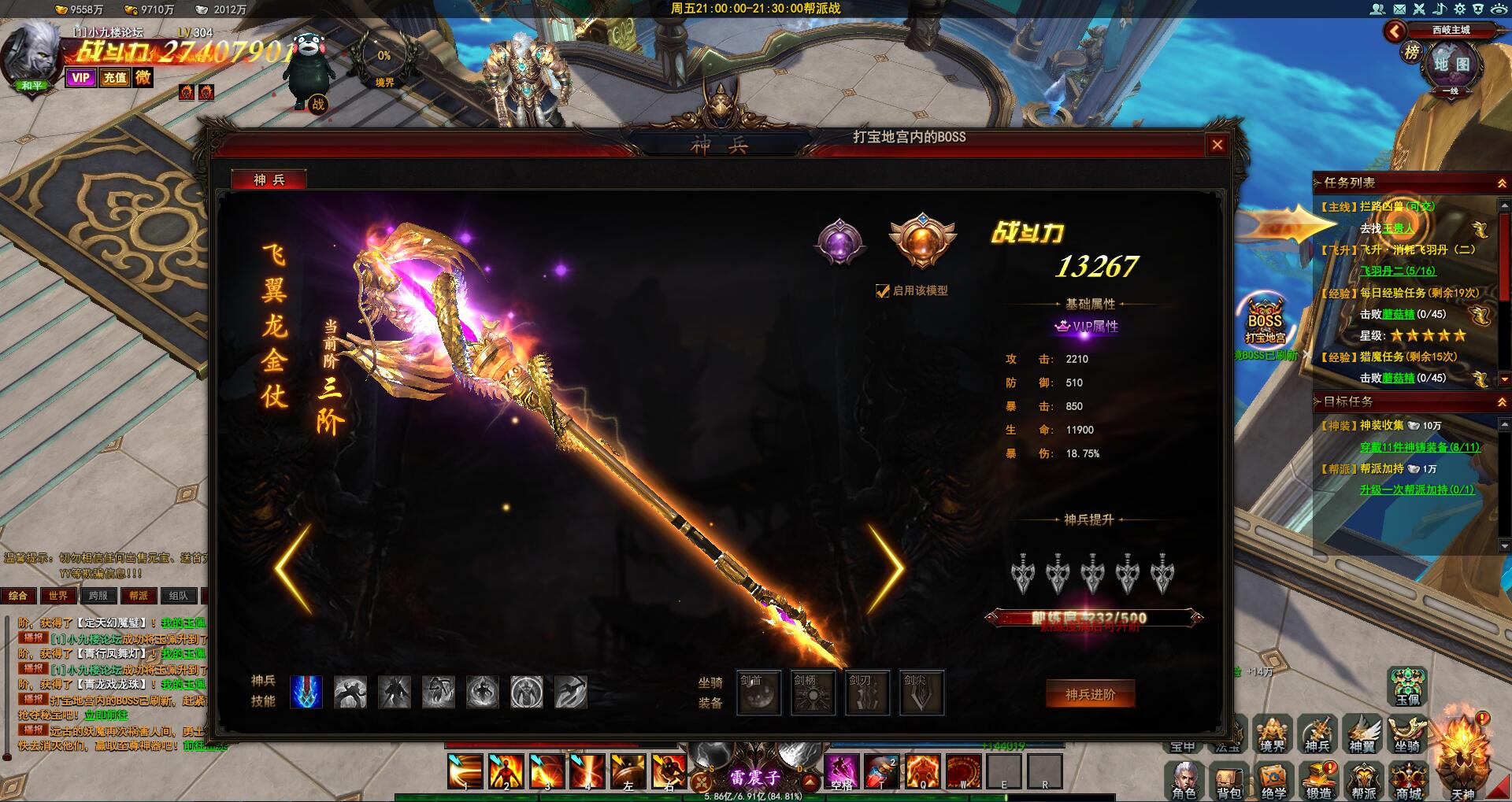Close the 神兵 weapon panel

(x=1217, y=145)
